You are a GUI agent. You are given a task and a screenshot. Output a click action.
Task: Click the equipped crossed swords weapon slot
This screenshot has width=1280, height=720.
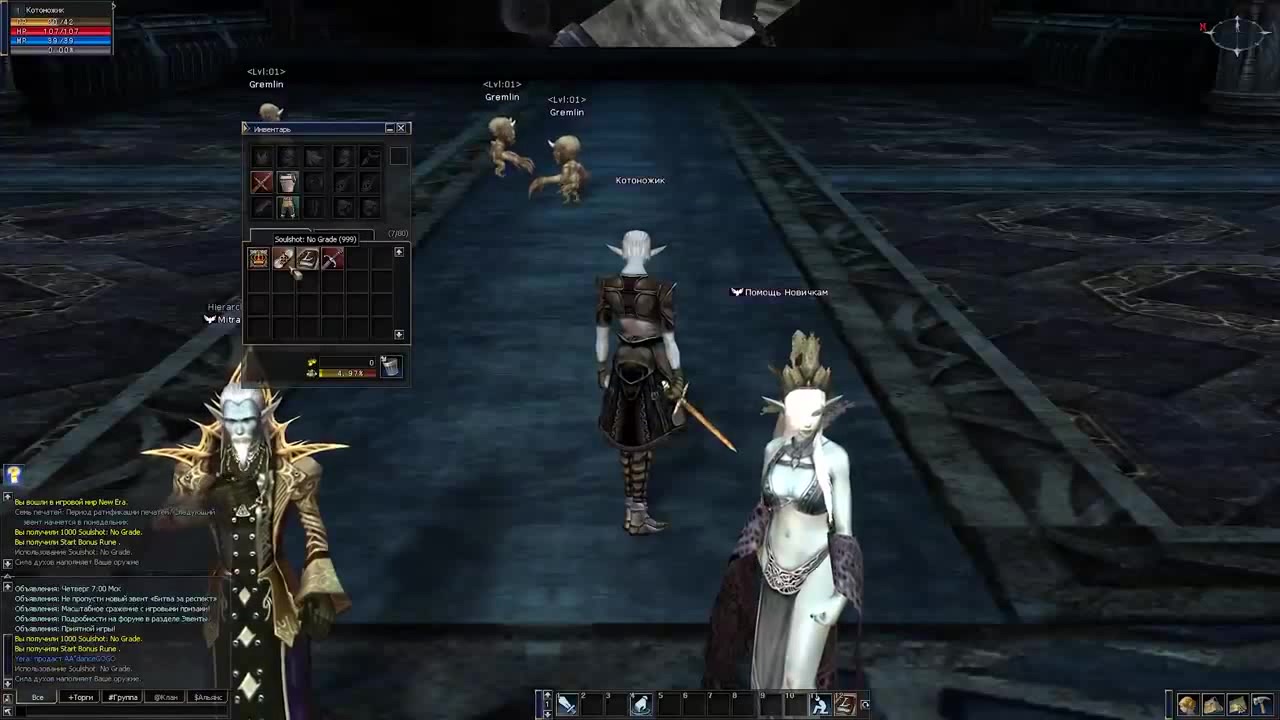[261, 182]
